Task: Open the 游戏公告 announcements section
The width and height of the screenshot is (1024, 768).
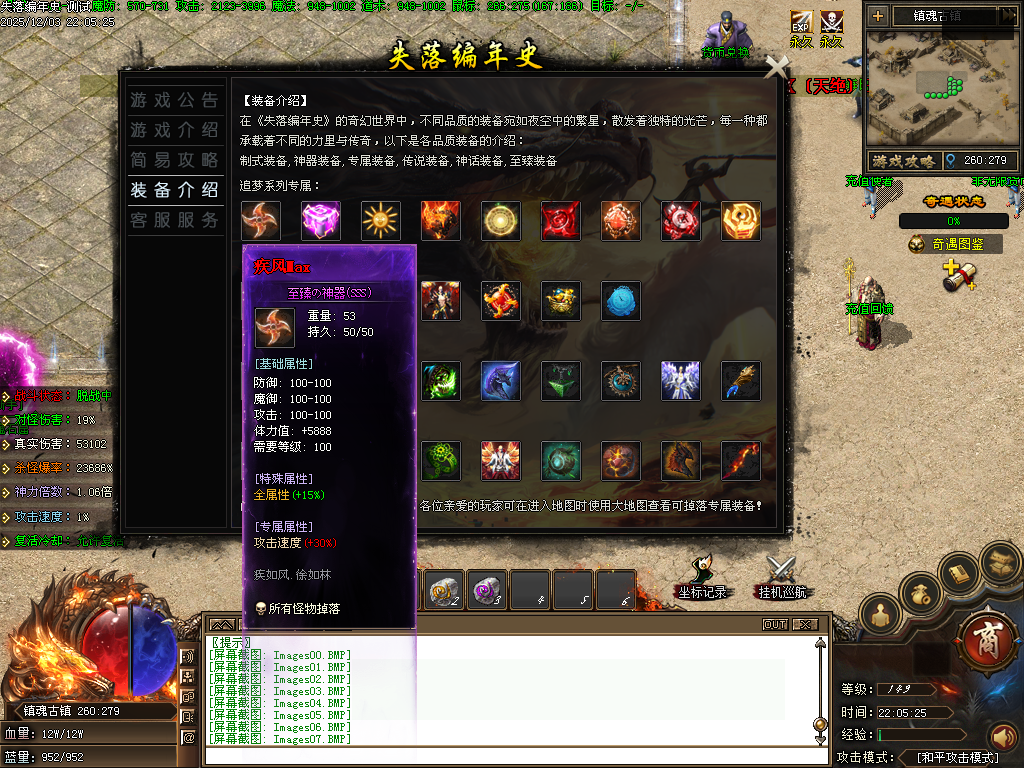Action: [174, 100]
